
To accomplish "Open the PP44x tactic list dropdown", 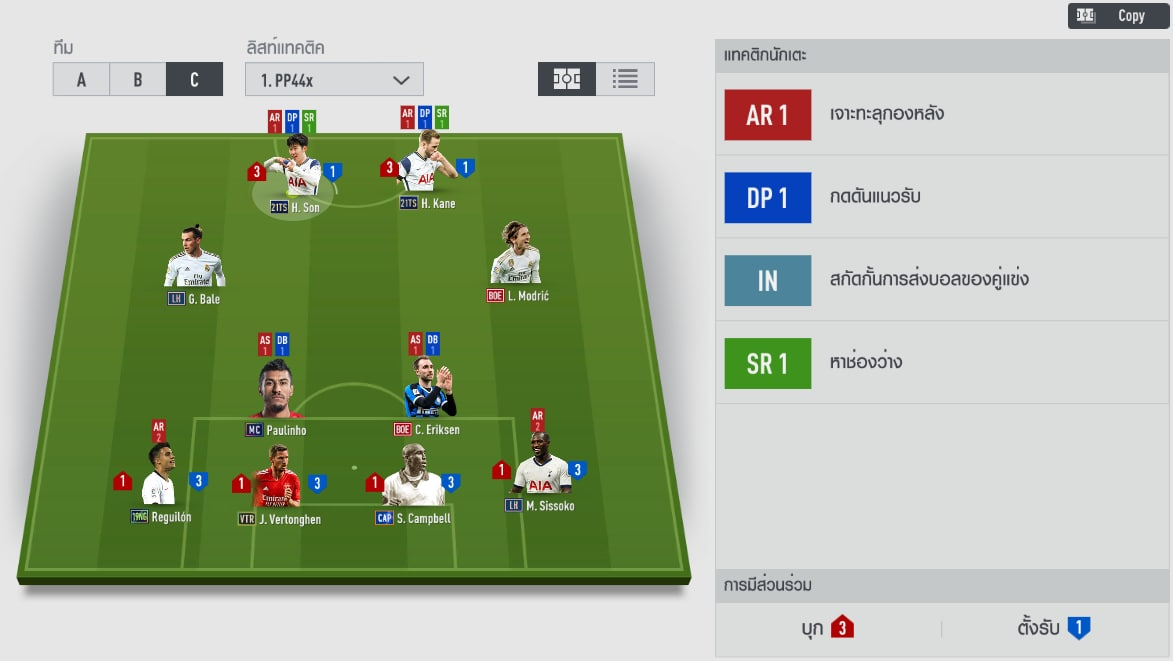I will point(334,80).
